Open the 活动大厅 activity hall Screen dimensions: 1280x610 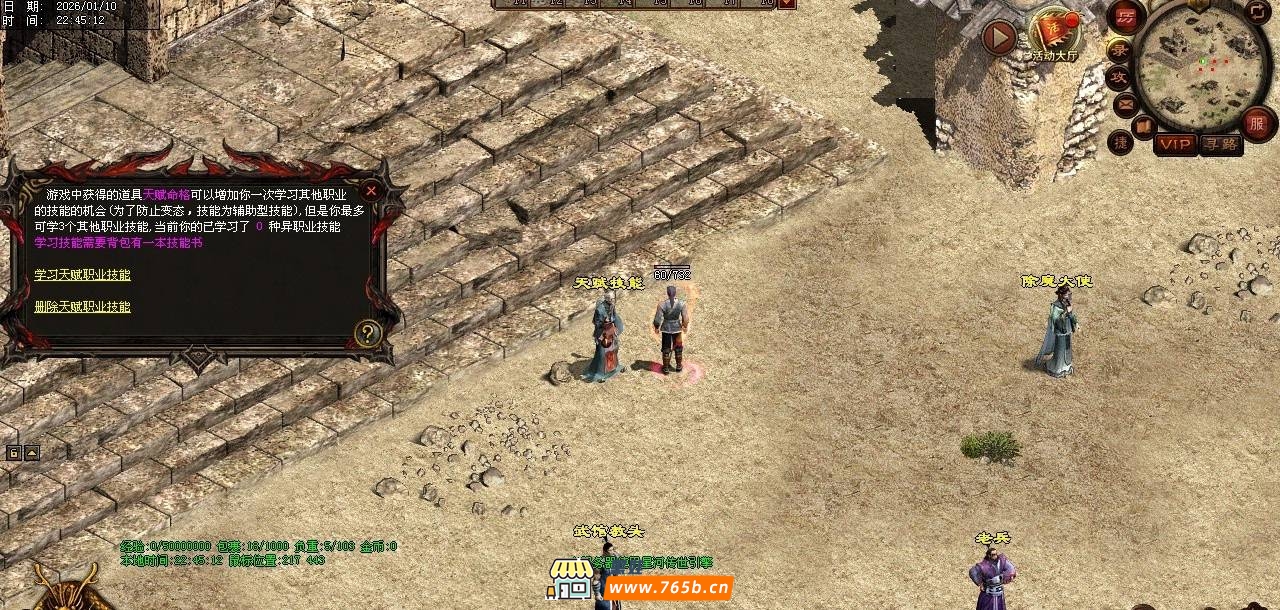tap(1053, 34)
